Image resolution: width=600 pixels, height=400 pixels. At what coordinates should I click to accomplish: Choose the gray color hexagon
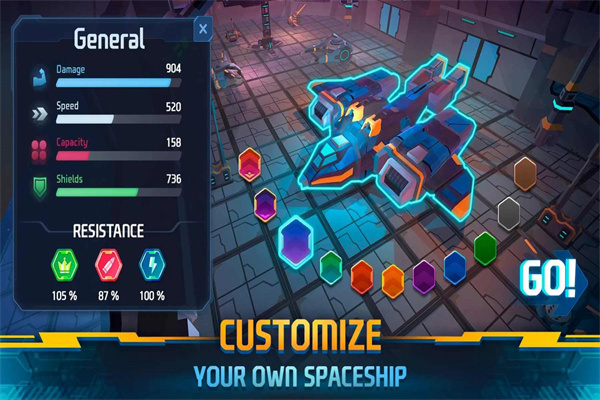pyautogui.click(x=509, y=212)
